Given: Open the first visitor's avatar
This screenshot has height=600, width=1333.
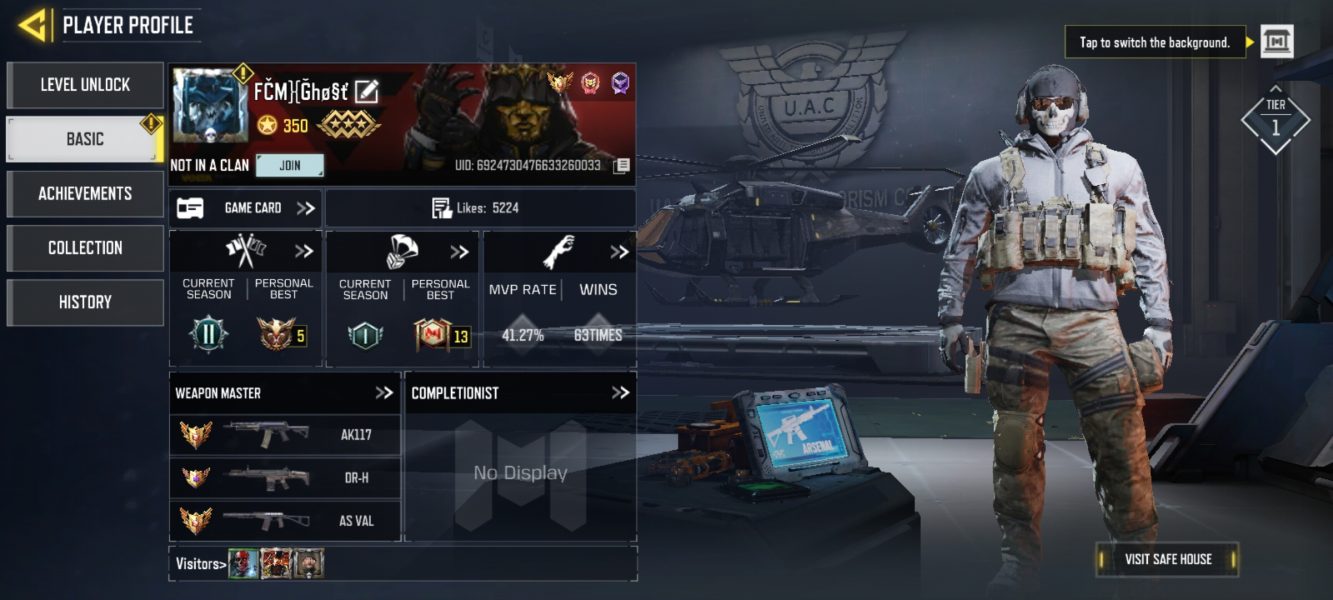Looking at the screenshot, I should (x=243, y=564).
